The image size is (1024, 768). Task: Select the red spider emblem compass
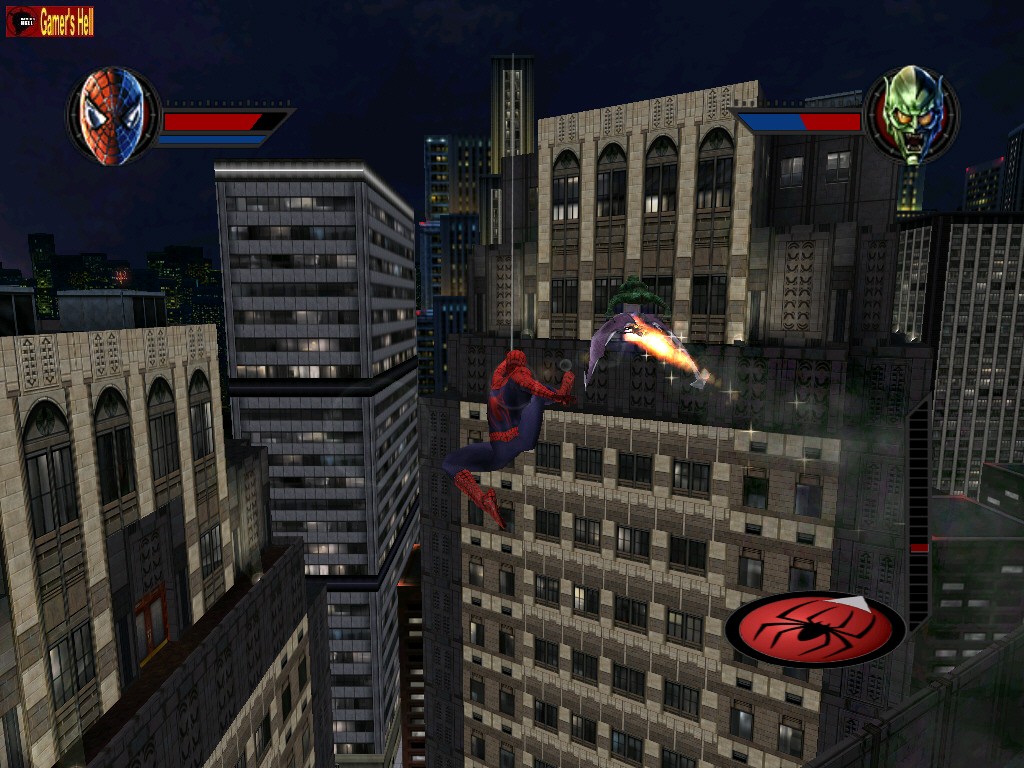coord(815,629)
